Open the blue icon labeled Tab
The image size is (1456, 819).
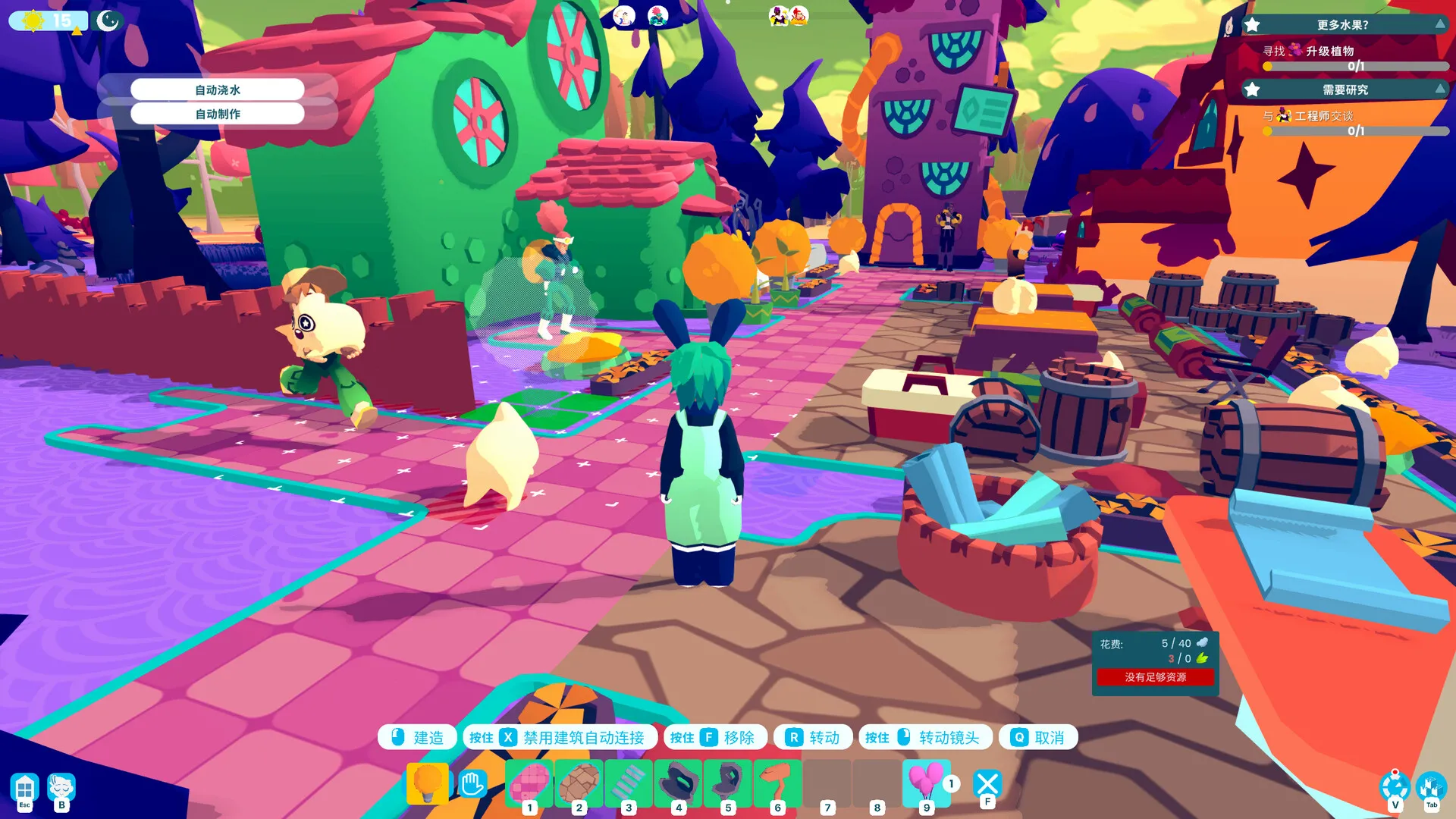[x=1431, y=787]
